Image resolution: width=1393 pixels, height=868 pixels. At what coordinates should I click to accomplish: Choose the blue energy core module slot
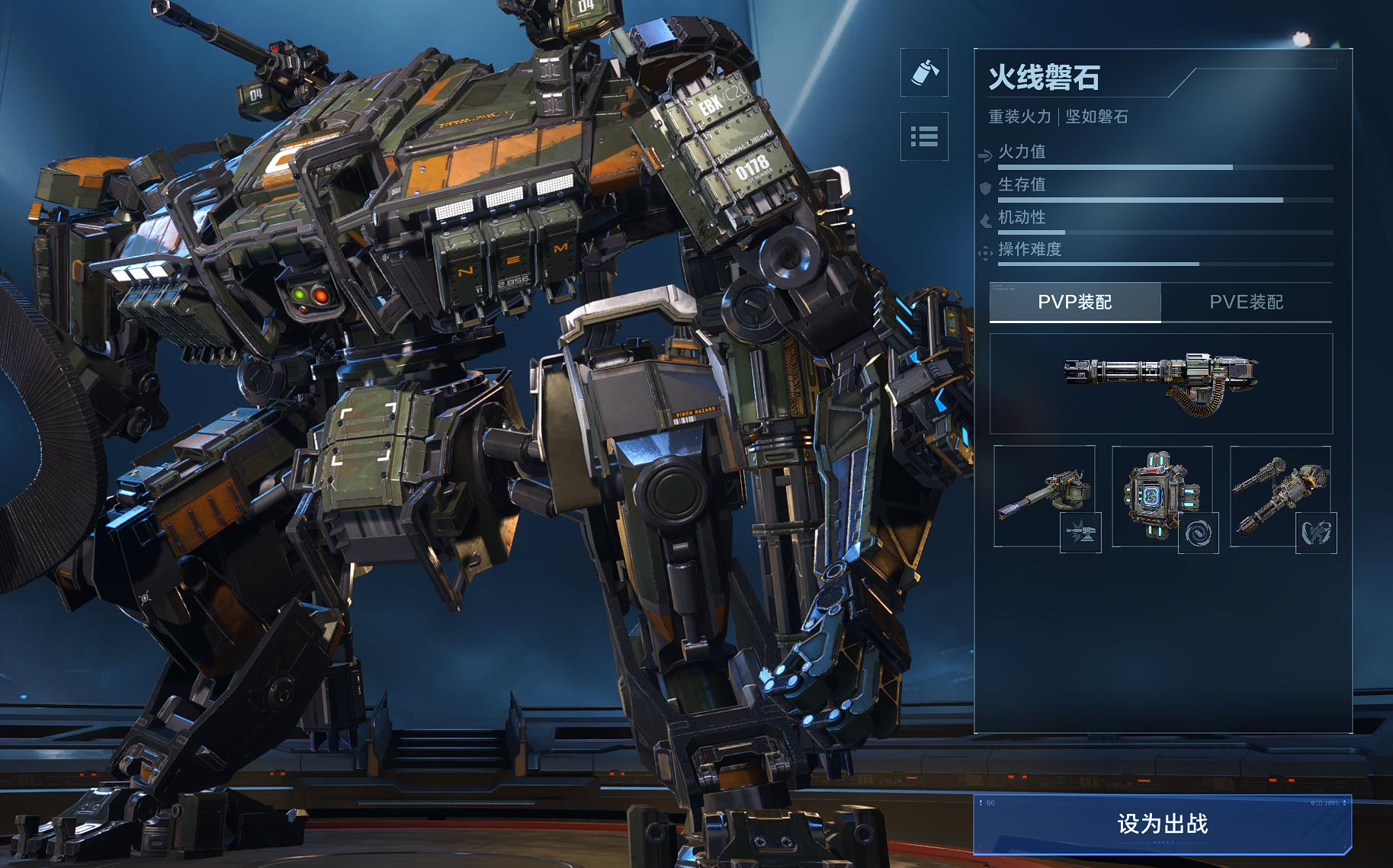1161,496
